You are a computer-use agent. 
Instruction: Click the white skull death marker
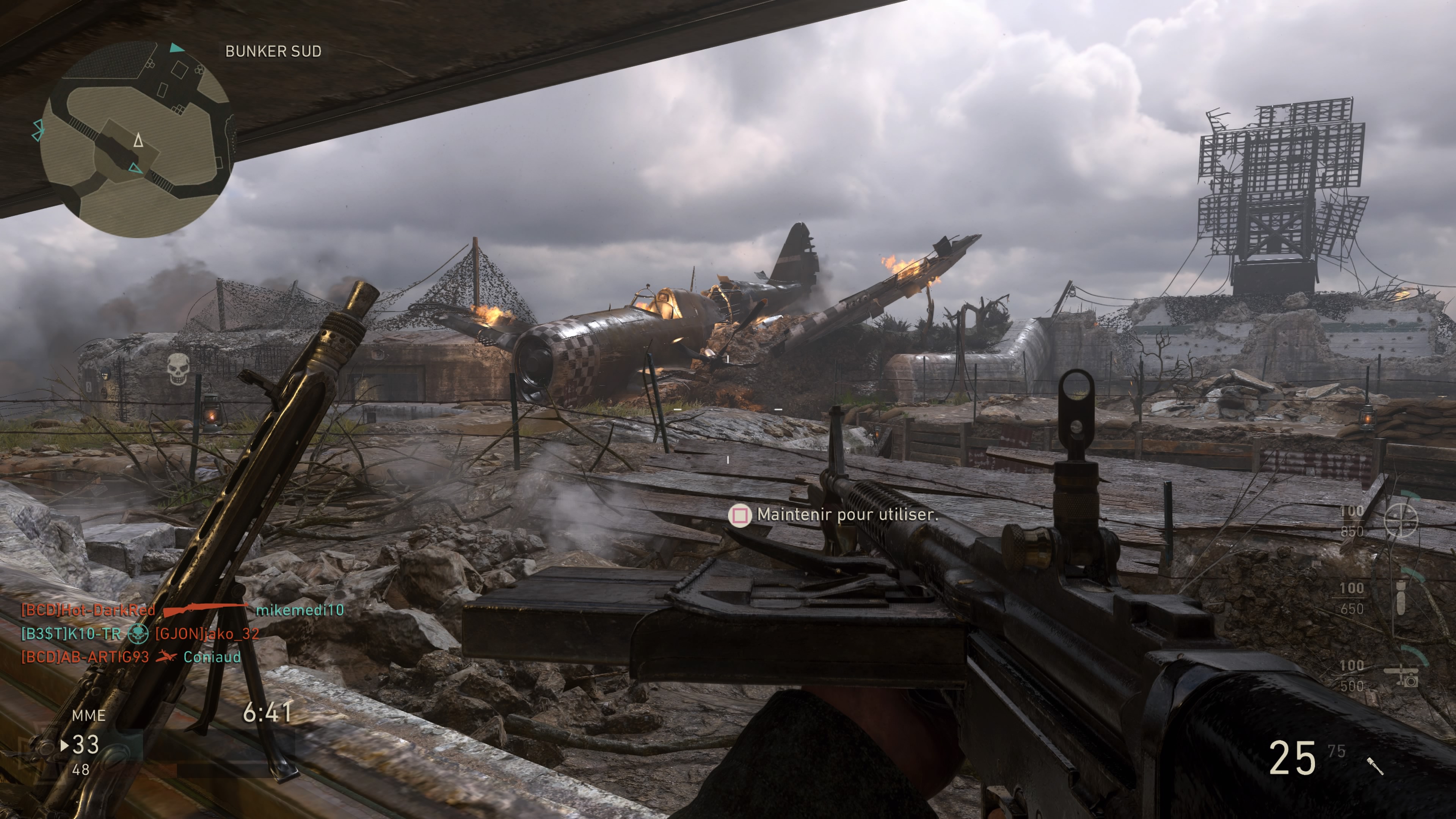[x=177, y=368]
